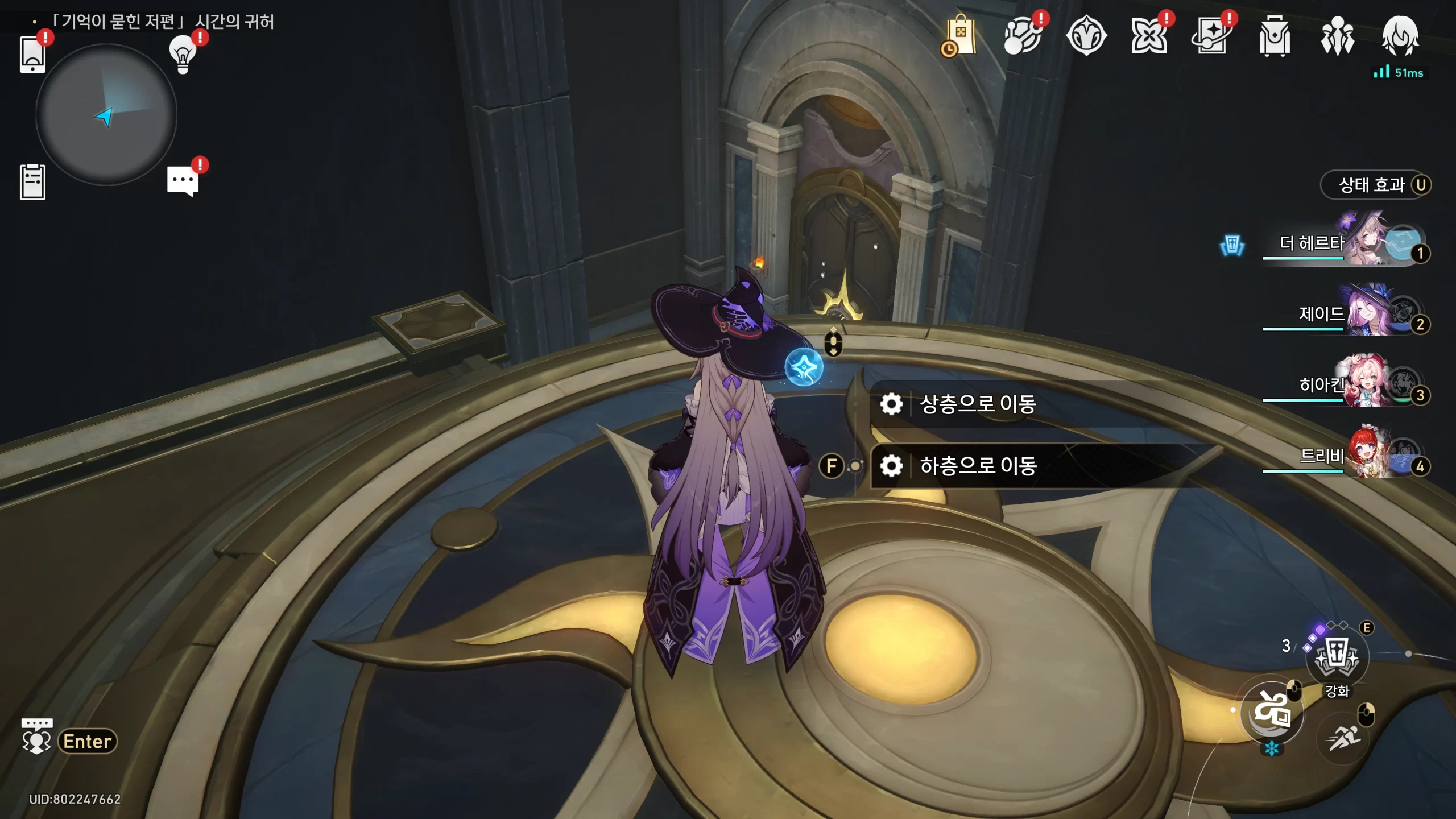1456x819 pixels.
Task: Open the chat speech bubble
Action: pyautogui.click(x=183, y=181)
